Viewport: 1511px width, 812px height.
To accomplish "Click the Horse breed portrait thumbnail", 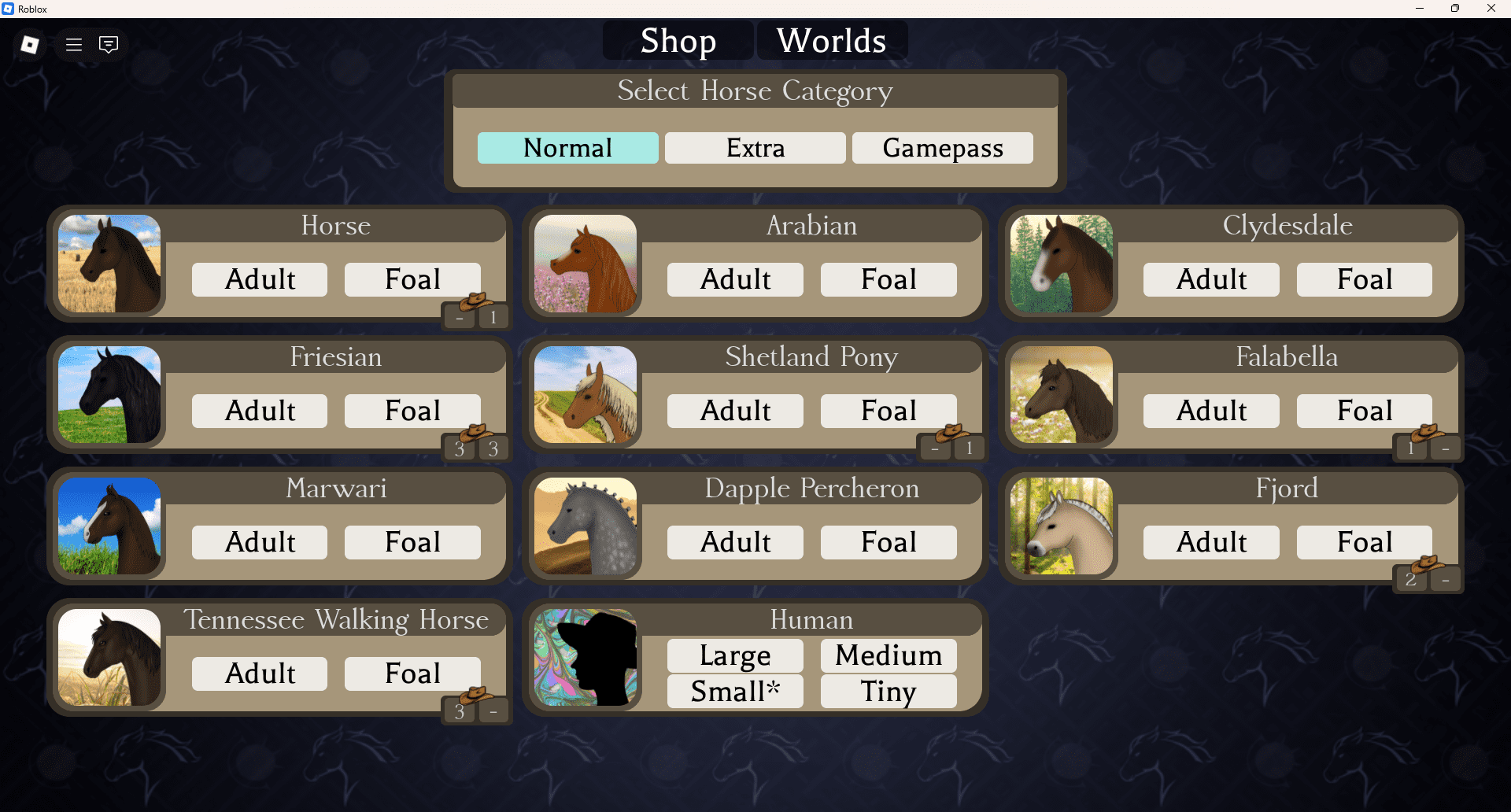I will pyautogui.click(x=109, y=264).
